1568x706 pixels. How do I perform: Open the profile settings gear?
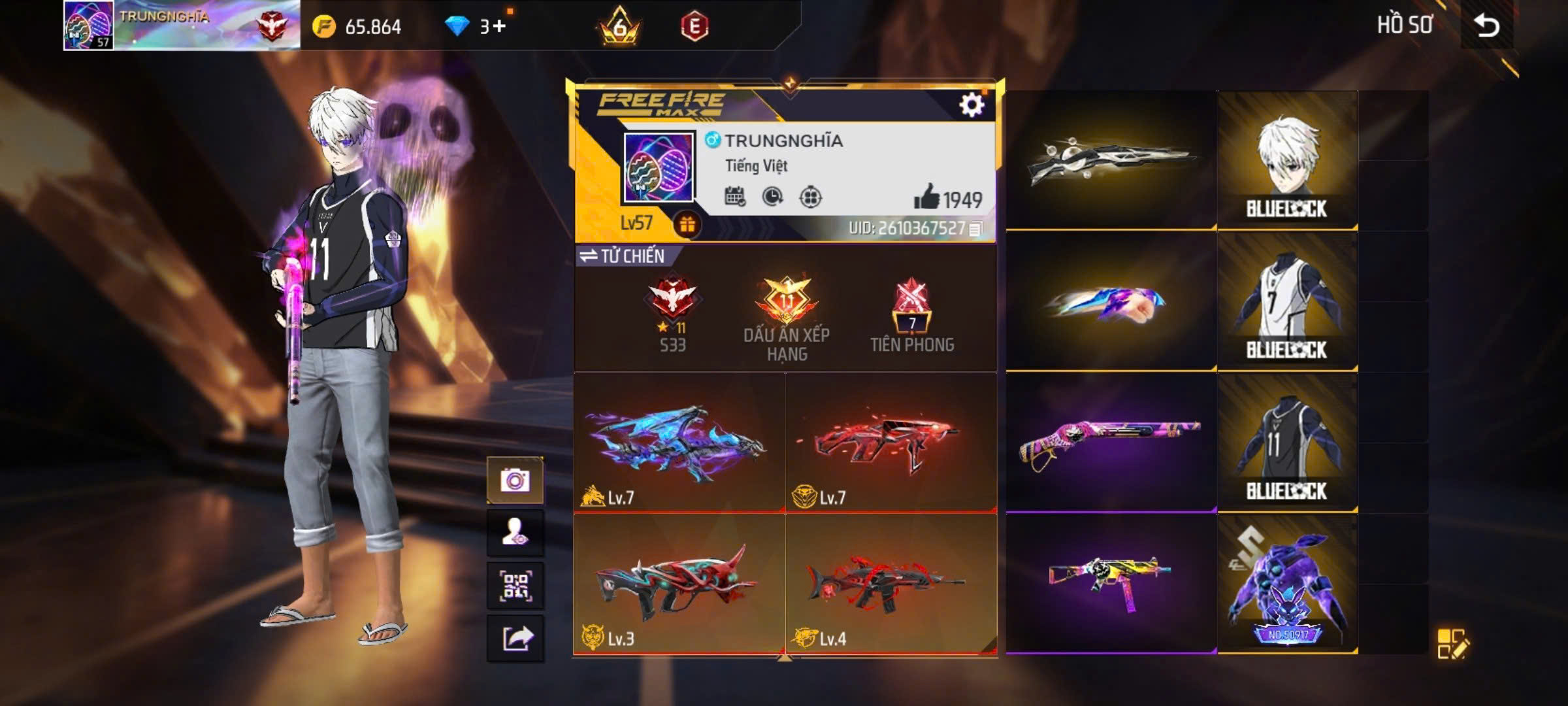point(972,103)
